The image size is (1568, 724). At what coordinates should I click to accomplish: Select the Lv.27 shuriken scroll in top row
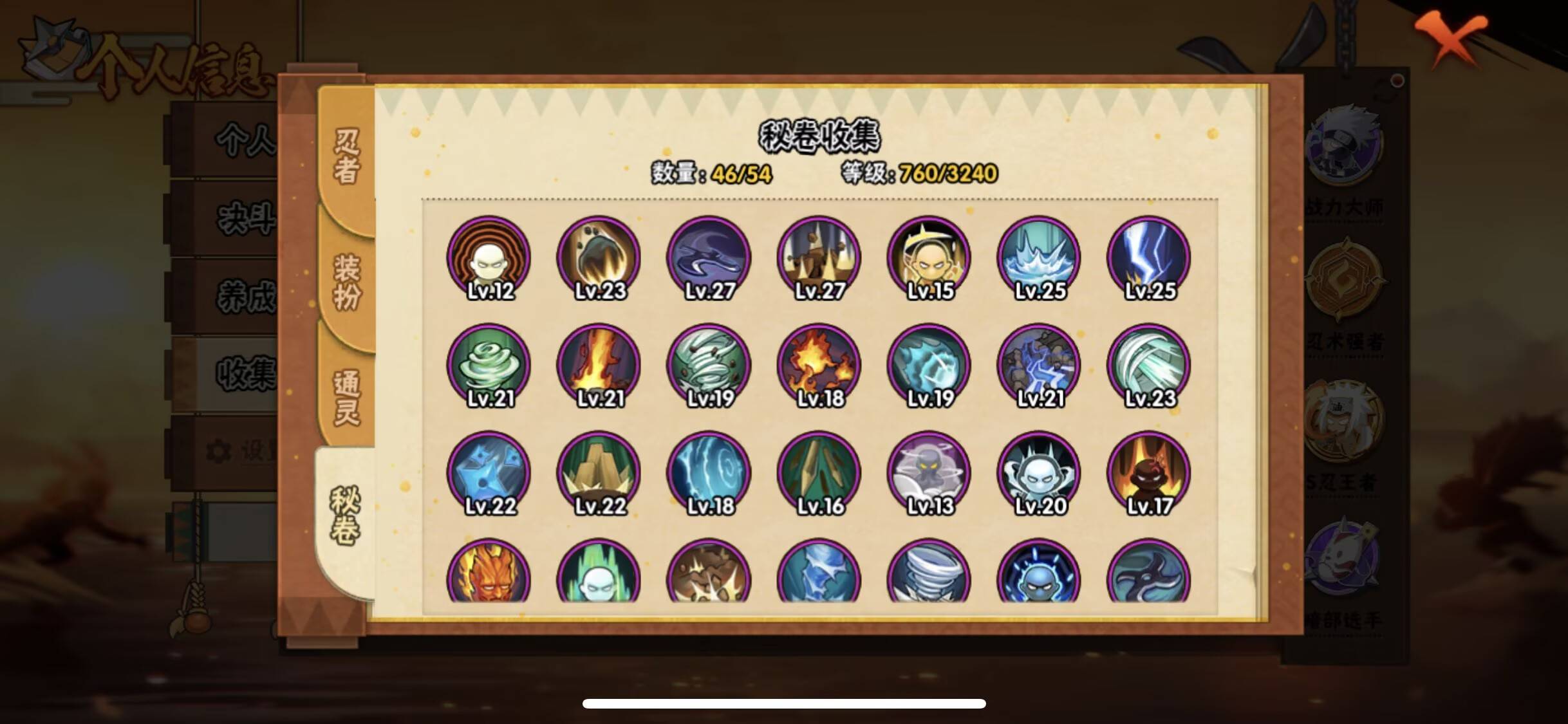[708, 257]
